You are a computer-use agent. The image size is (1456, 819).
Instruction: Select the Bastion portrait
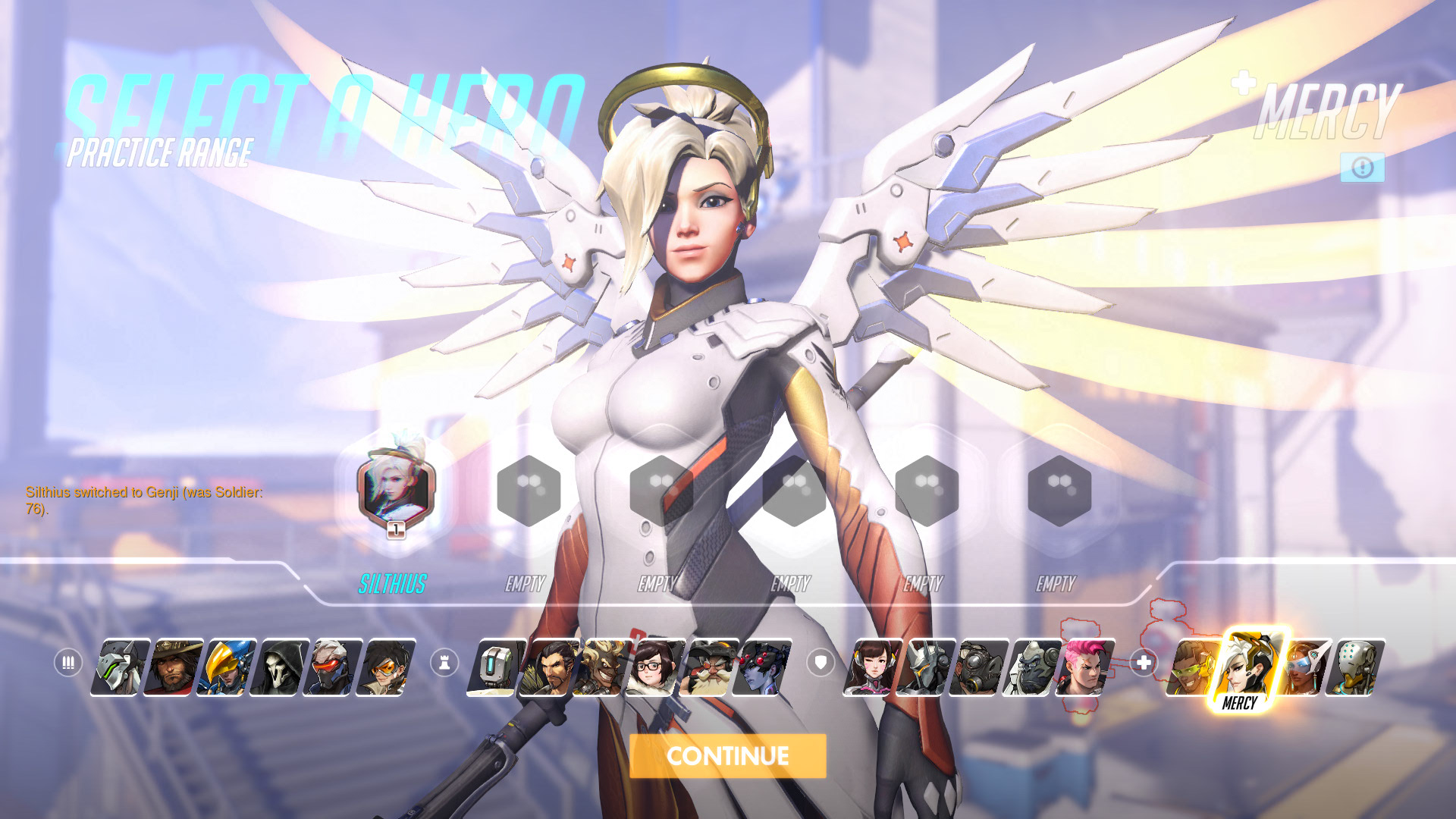[x=496, y=667]
